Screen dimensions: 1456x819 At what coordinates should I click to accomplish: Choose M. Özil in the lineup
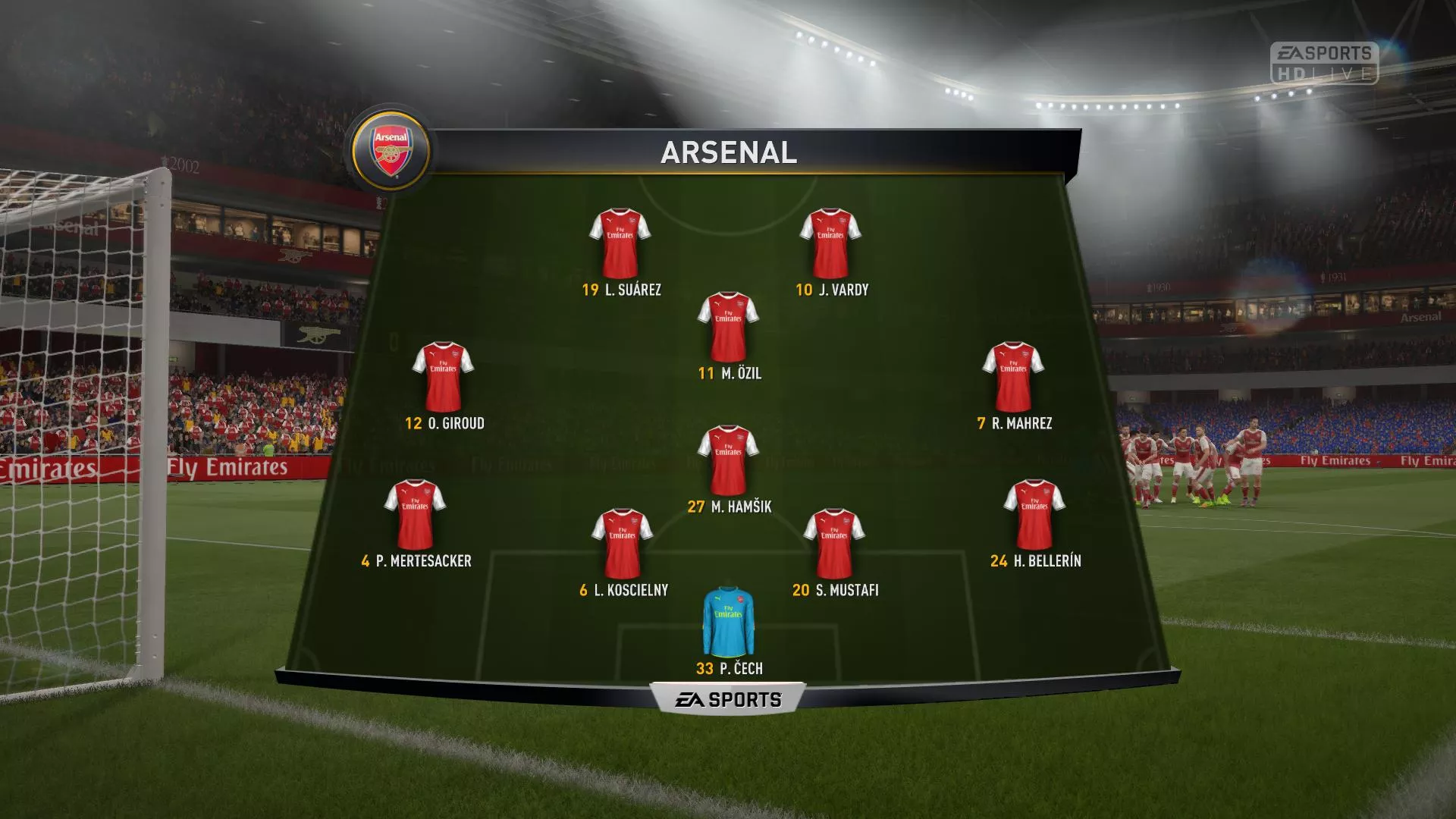tap(728, 328)
